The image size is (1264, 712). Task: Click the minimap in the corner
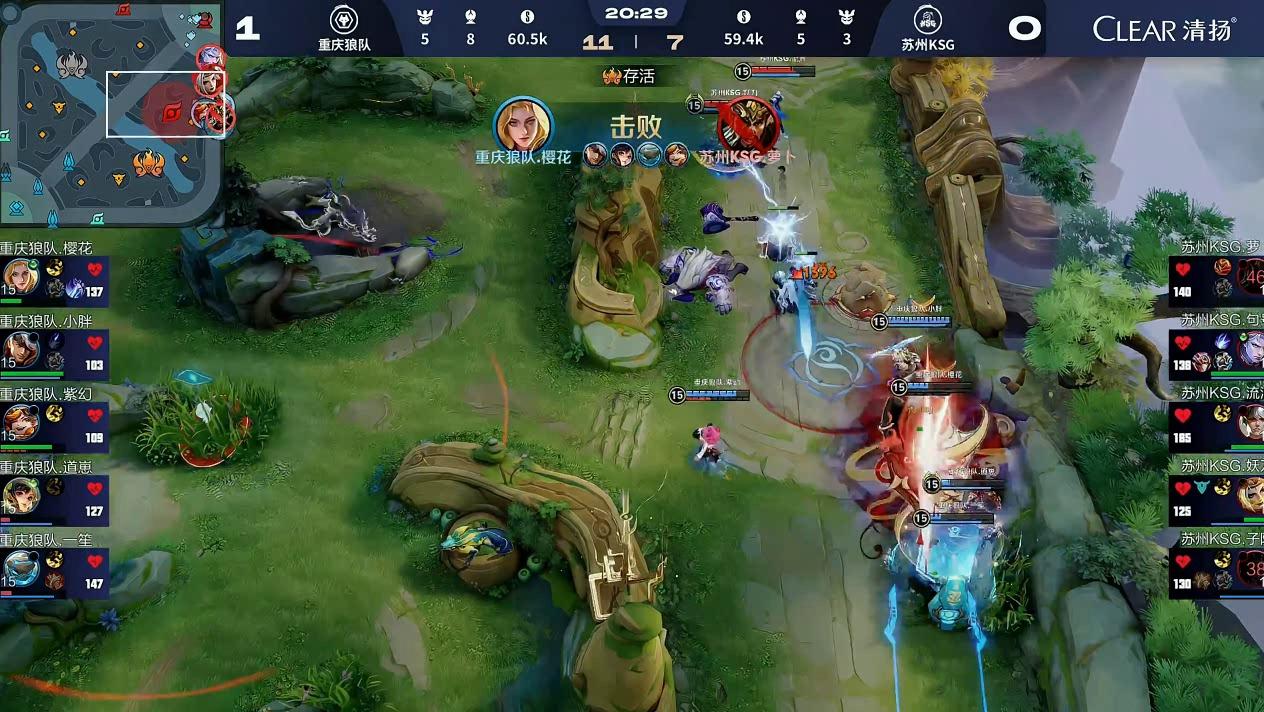(x=112, y=115)
